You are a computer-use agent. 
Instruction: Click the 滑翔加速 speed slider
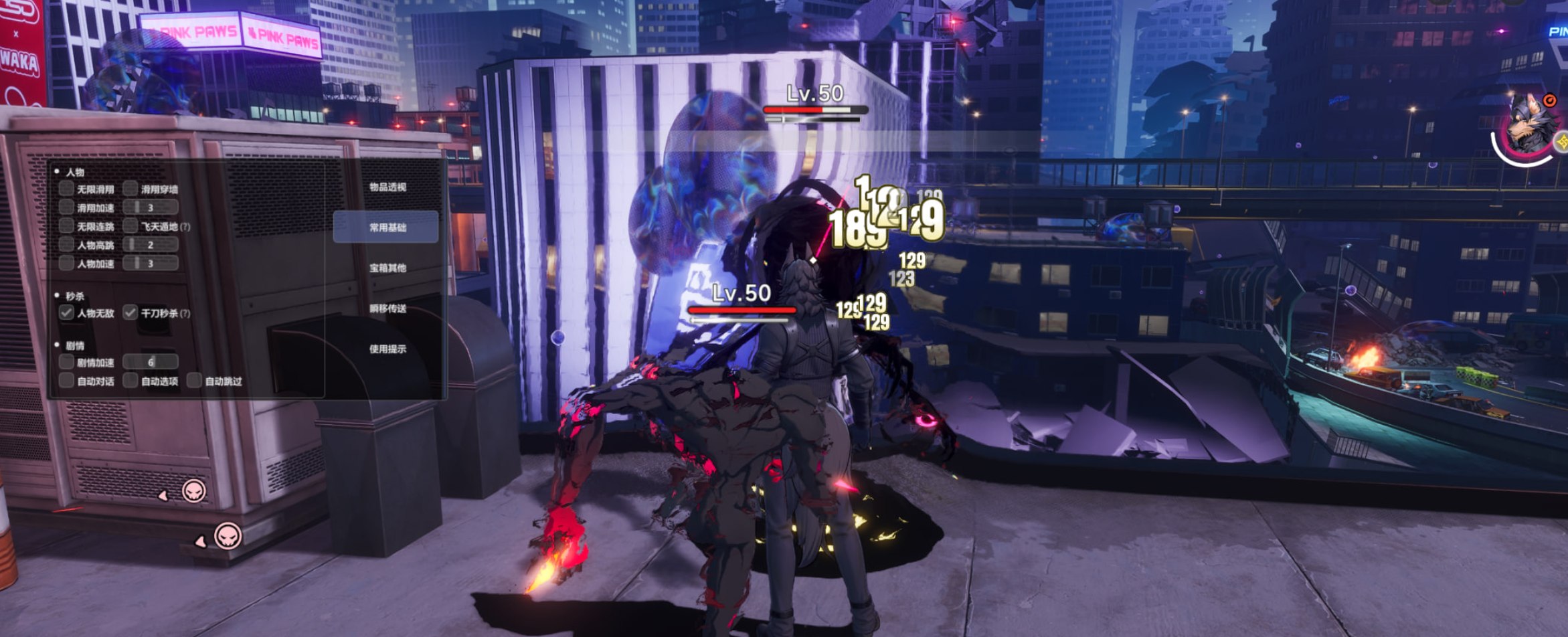click(x=151, y=207)
